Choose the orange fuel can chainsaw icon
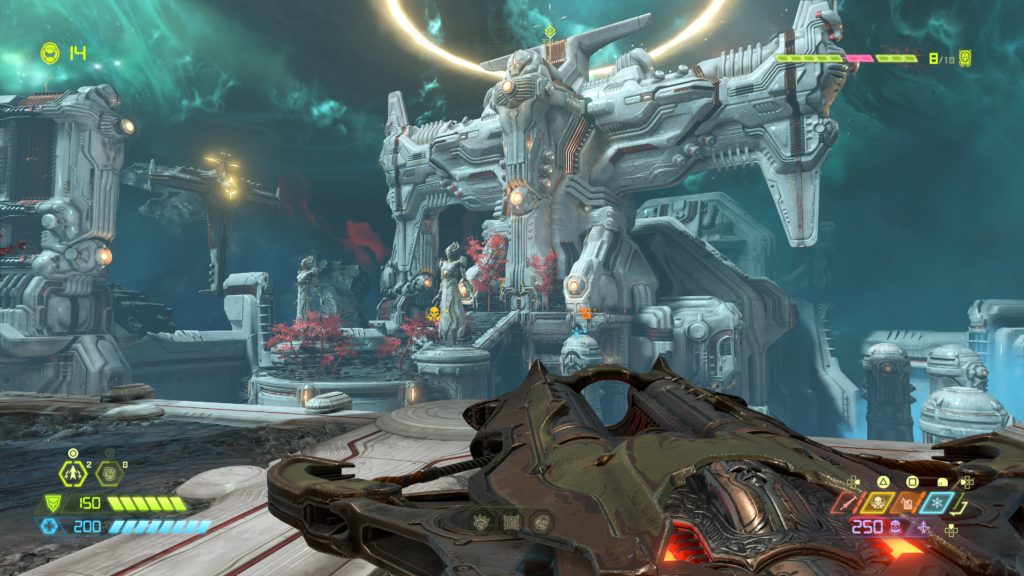Image resolution: width=1024 pixels, height=576 pixels. 908,503
